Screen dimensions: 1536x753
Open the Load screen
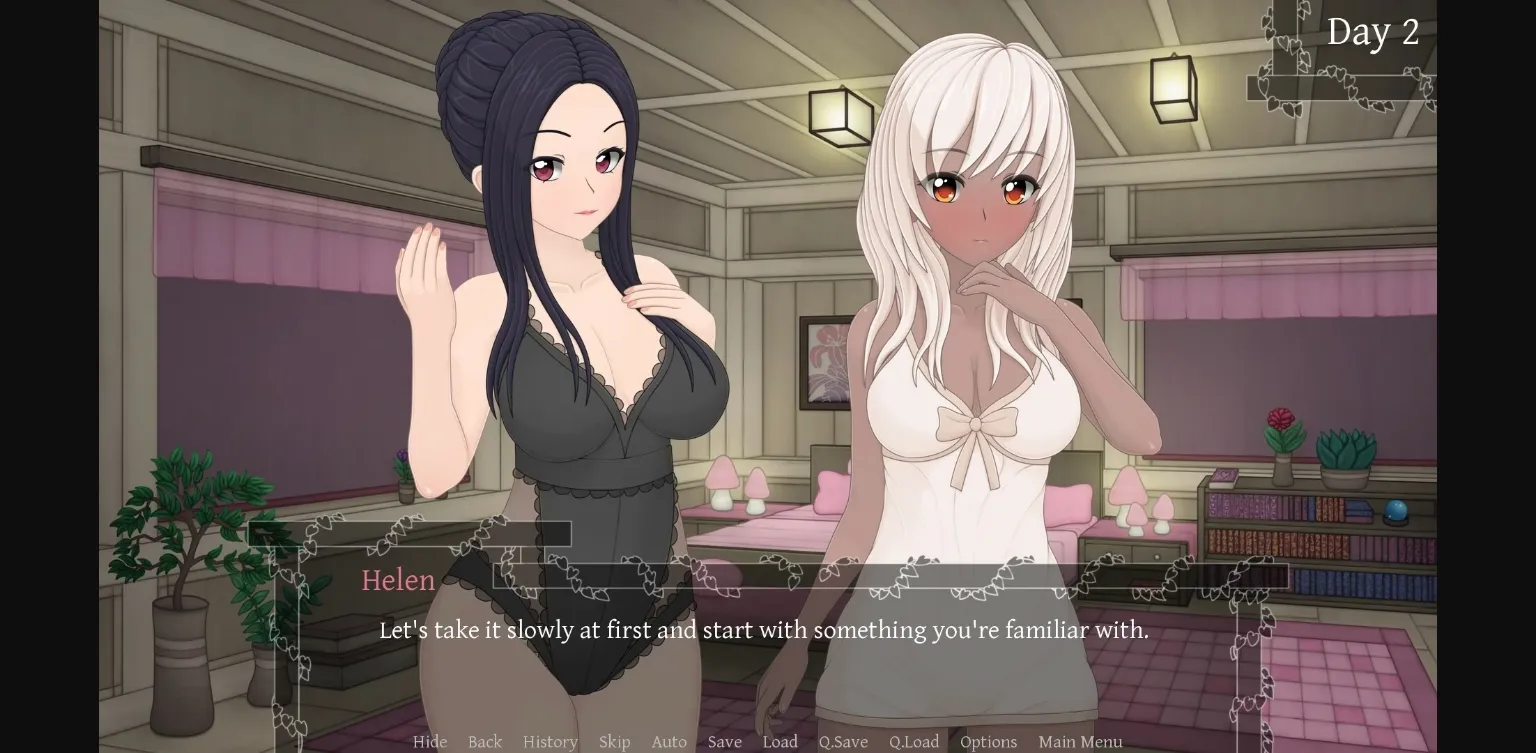[780, 742]
